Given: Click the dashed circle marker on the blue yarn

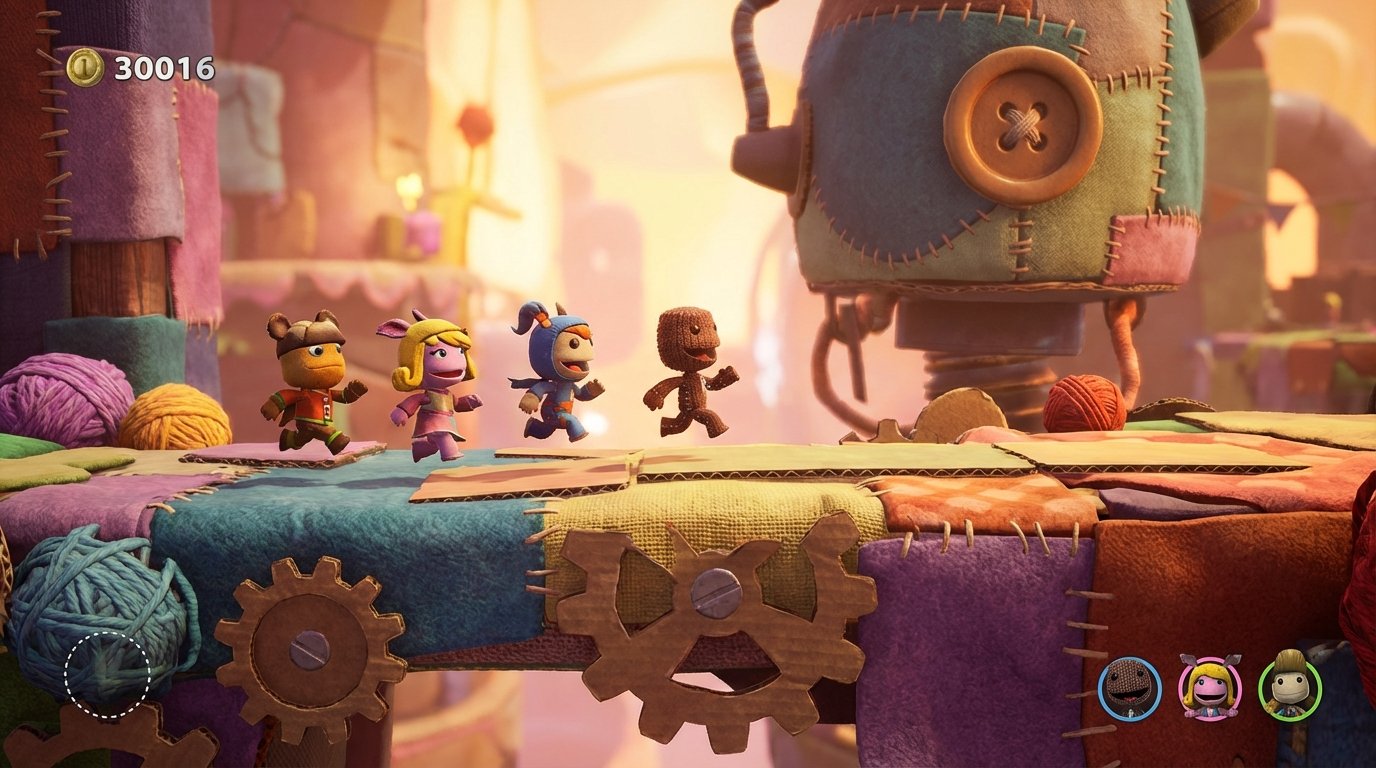Looking at the screenshot, I should (x=106, y=677).
